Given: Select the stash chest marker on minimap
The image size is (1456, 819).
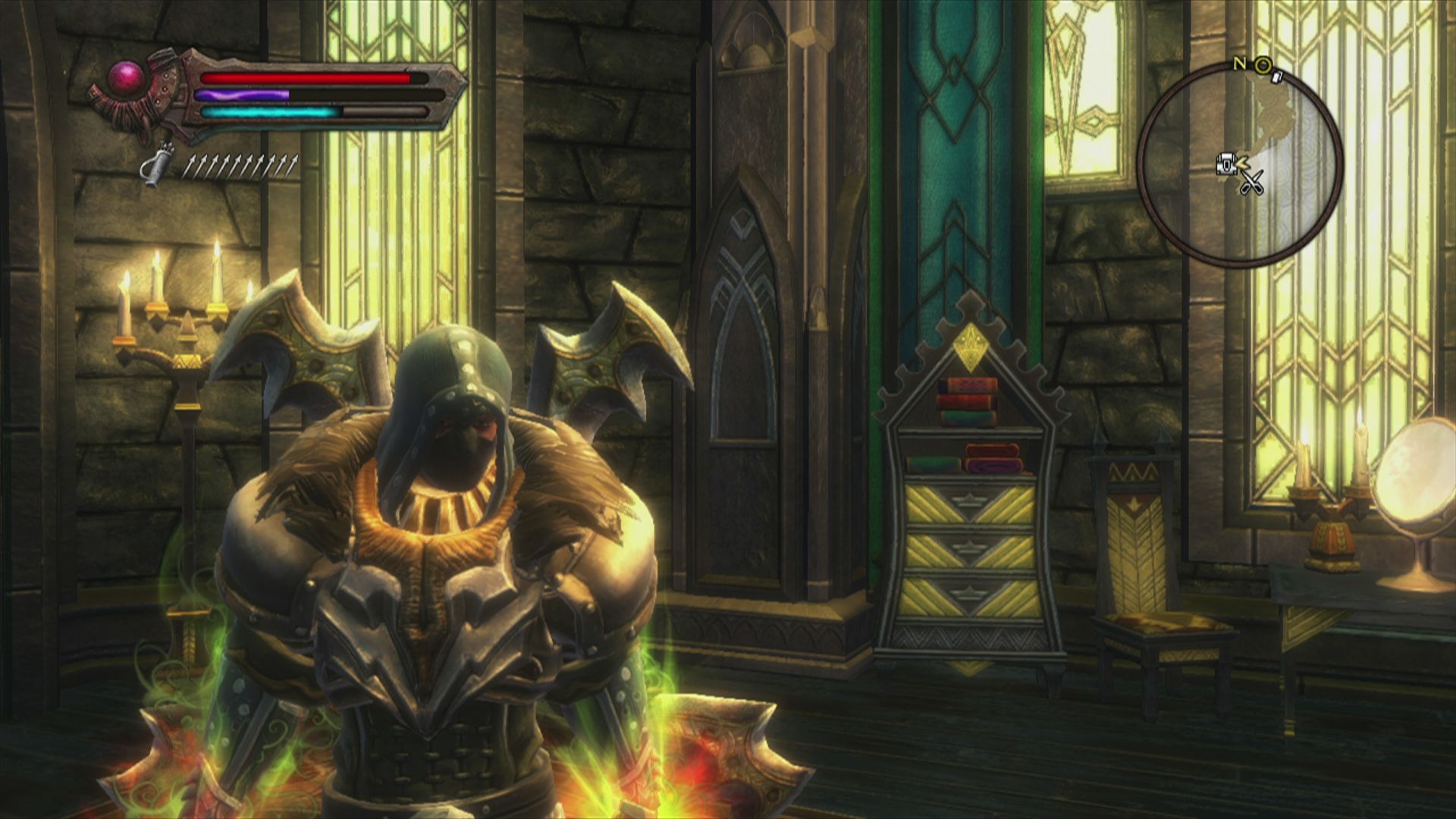Looking at the screenshot, I should (x=1225, y=162).
